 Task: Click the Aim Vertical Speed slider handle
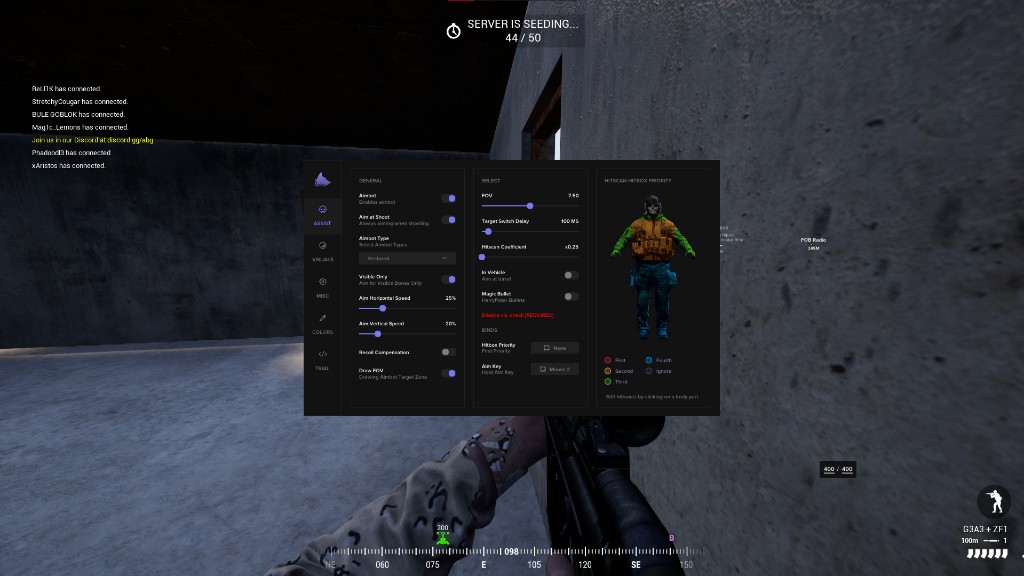[377, 334]
